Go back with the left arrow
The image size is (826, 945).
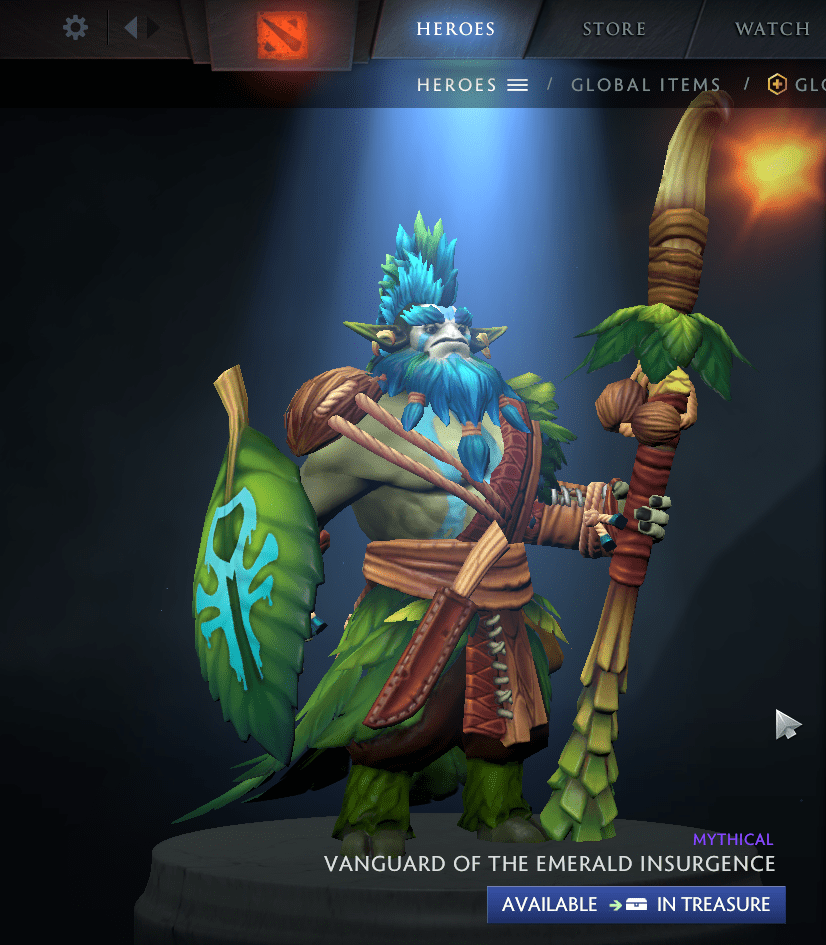coord(130,28)
